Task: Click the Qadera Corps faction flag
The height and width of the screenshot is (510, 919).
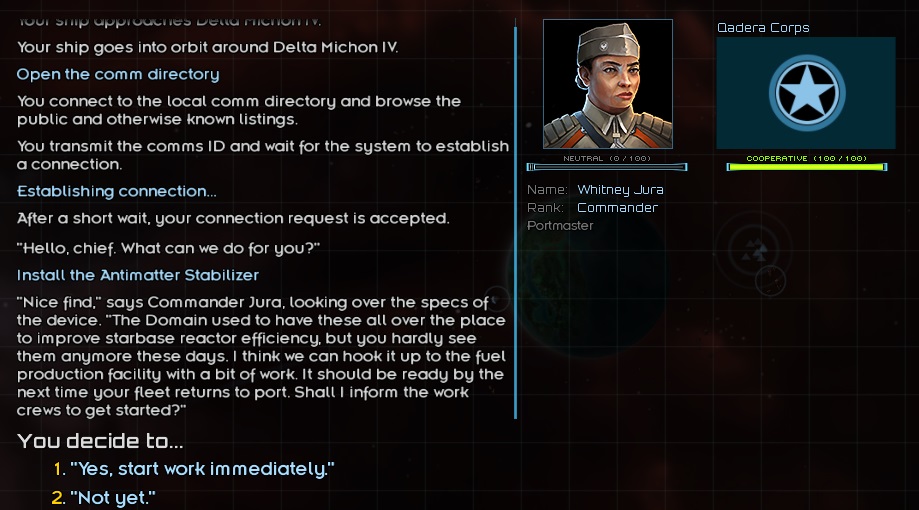Action: [x=806, y=93]
